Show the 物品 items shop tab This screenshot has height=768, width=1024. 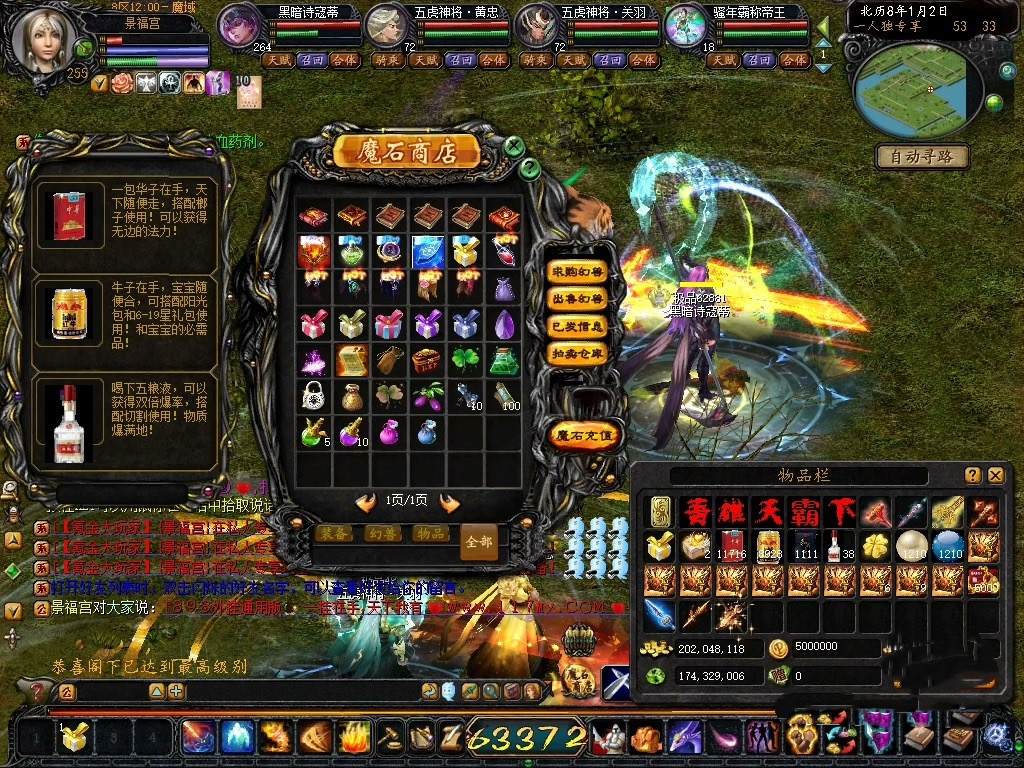(431, 533)
